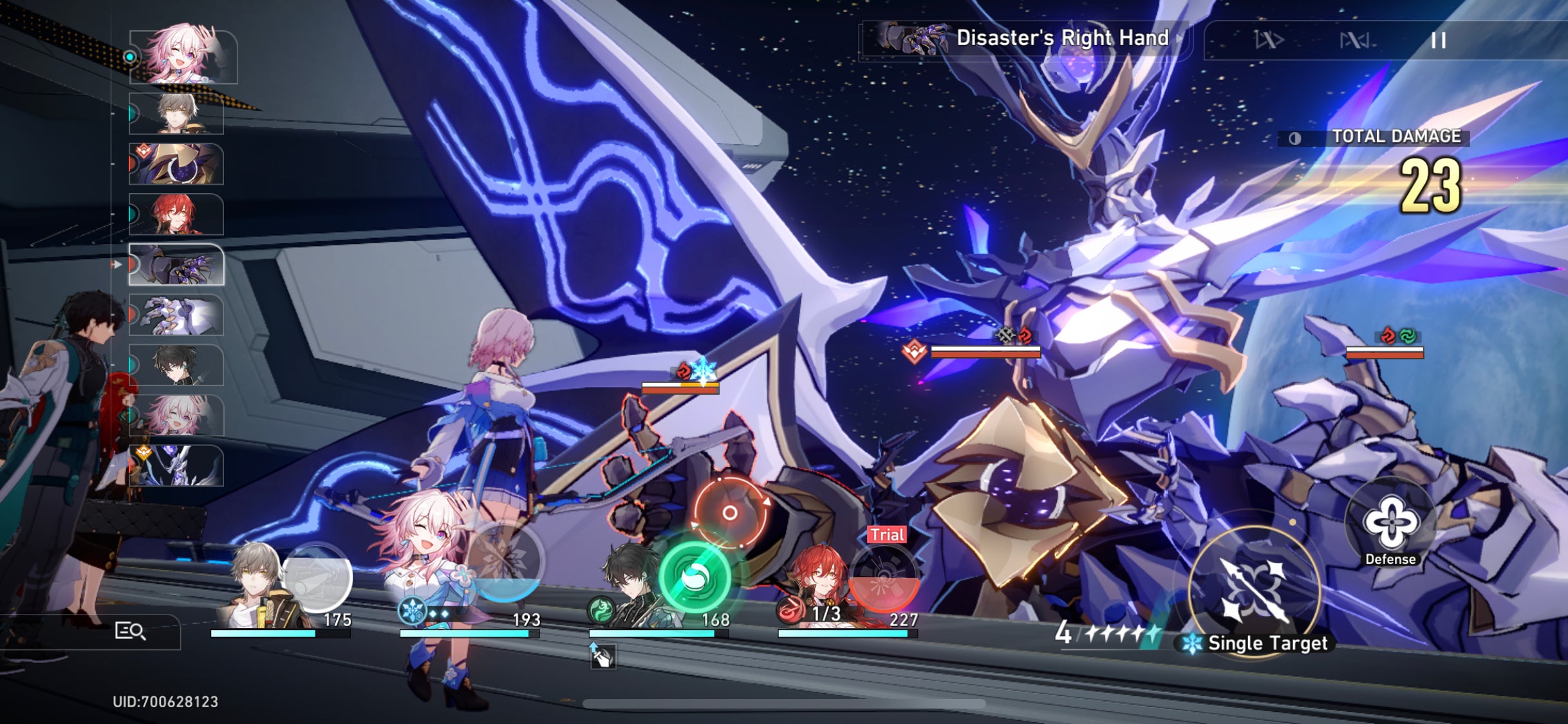The height and width of the screenshot is (724, 1568).
Task: Click the TOTAL DAMAGE counter
Action: click(x=1397, y=136)
